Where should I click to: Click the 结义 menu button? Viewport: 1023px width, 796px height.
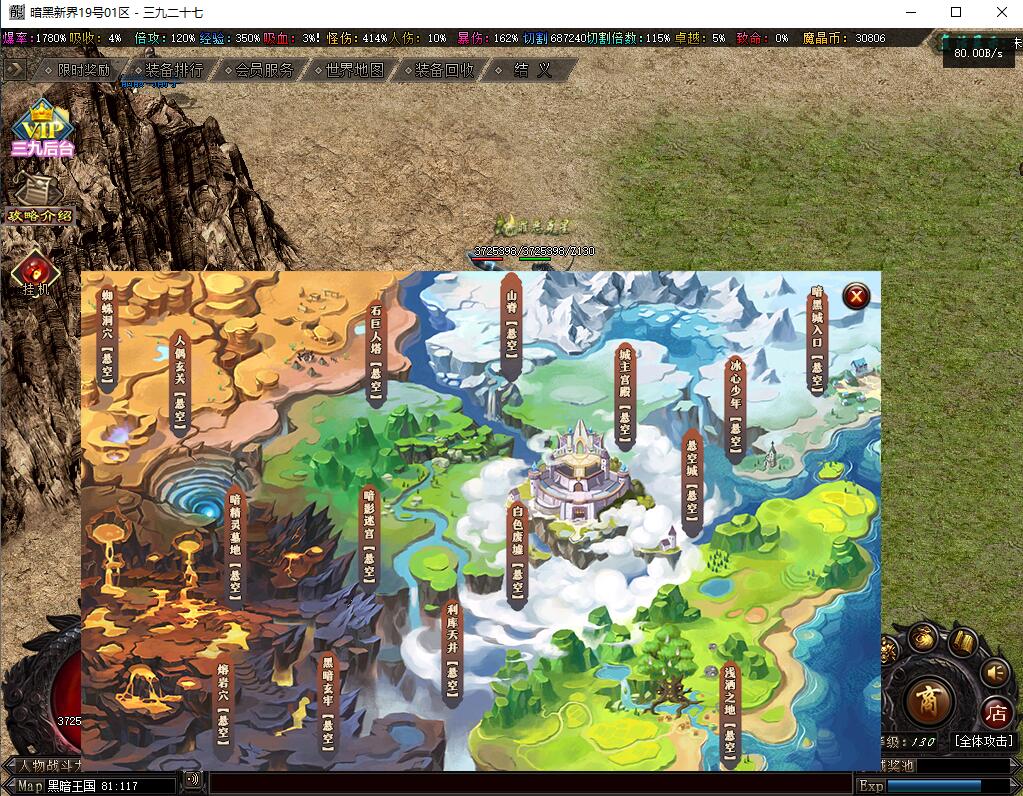(532, 70)
